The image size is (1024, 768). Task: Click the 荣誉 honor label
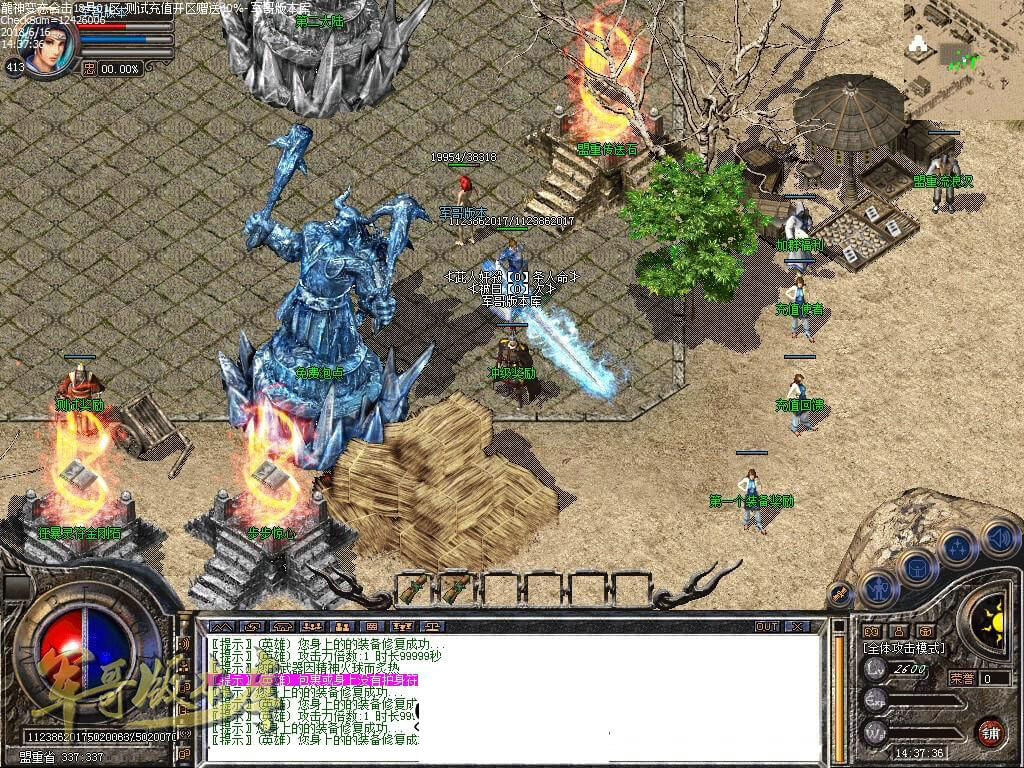961,678
